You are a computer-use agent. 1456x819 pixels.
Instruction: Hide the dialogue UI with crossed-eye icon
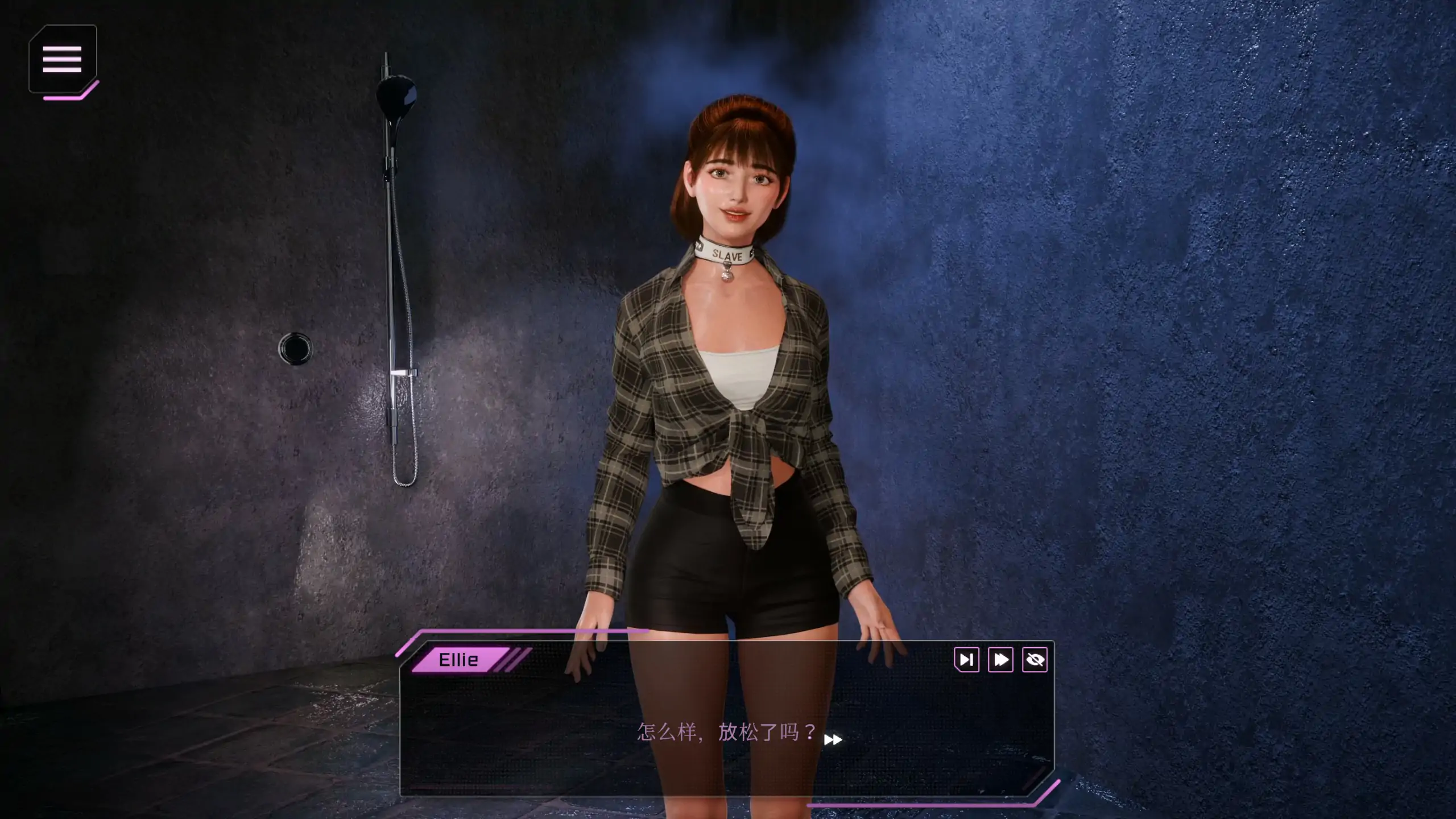[1036, 660]
